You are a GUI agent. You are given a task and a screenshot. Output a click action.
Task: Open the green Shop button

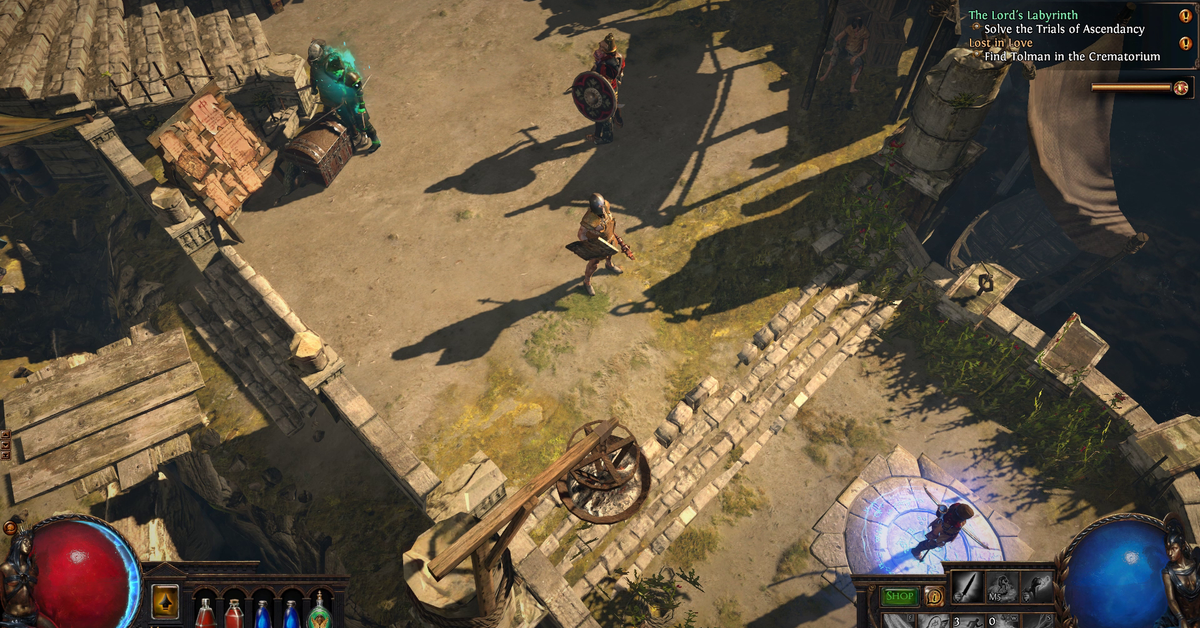point(900,596)
